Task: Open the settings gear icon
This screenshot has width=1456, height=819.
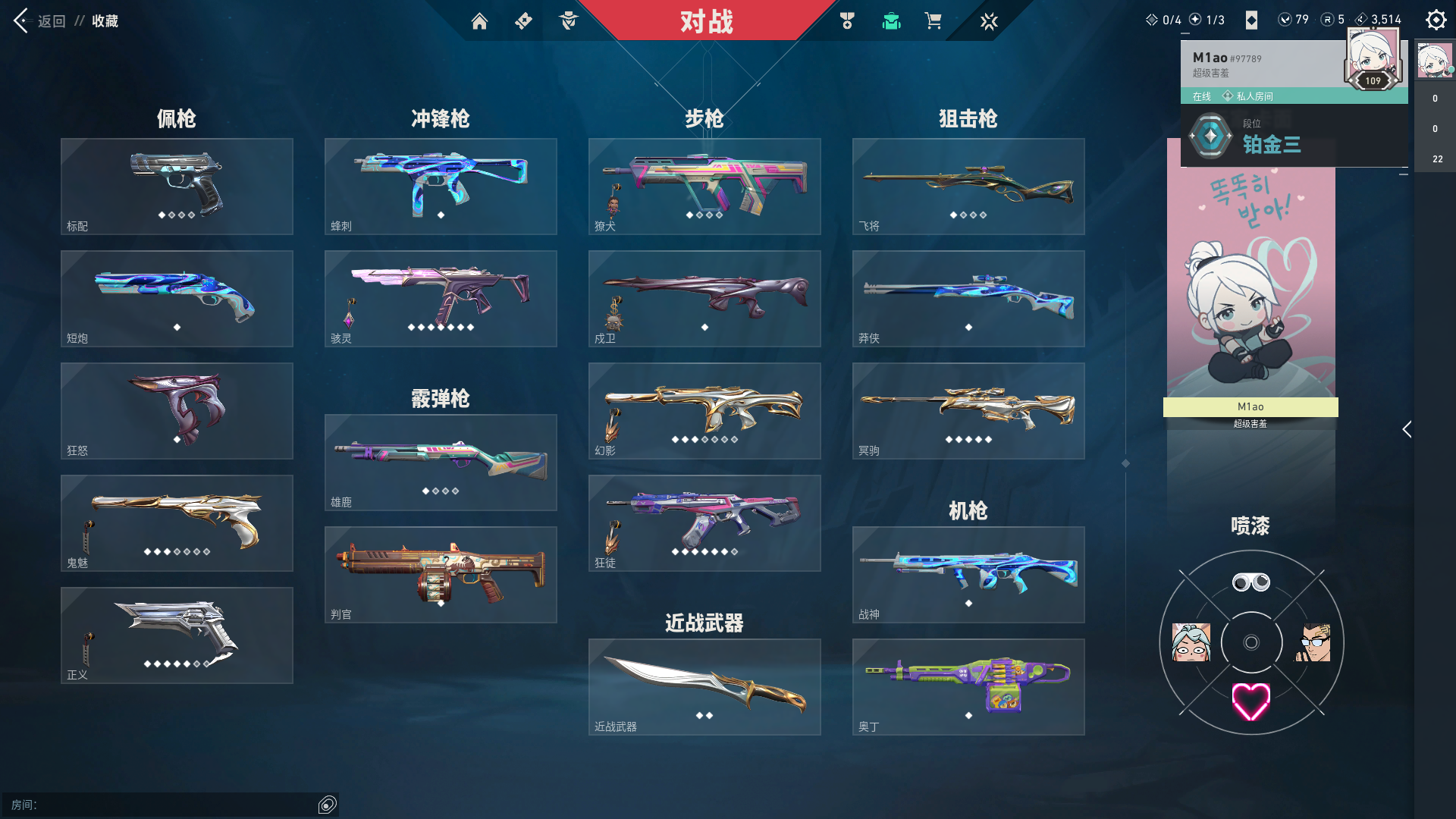Action: point(1436,20)
